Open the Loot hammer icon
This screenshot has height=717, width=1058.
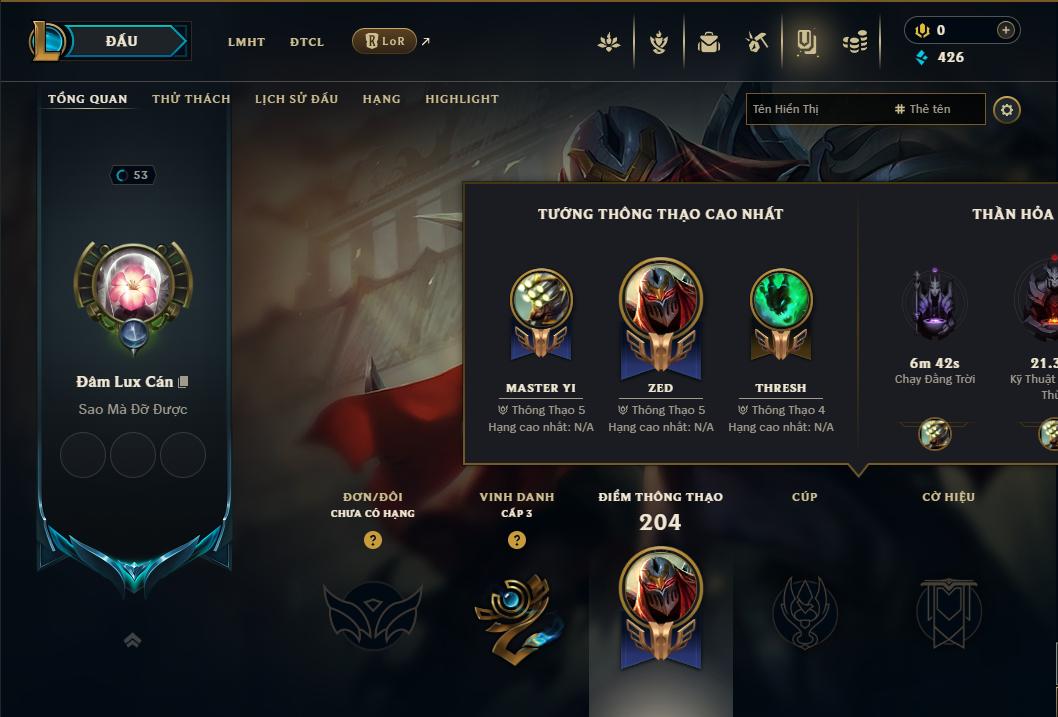click(757, 42)
